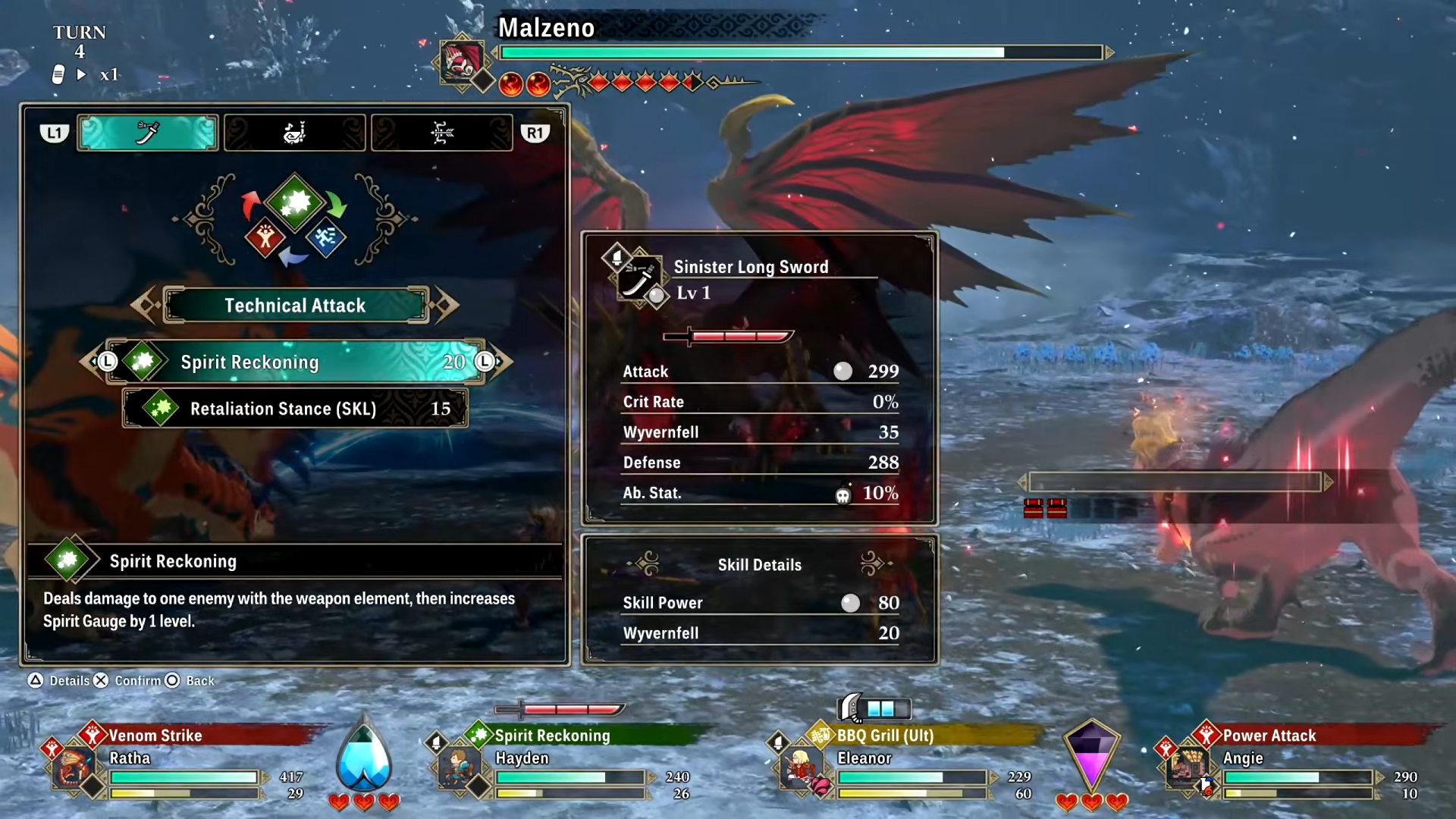Image resolution: width=1456 pixels, height=819 pixels.
Task: Click the purple kinship crystal gauge
Action: tap(1090, 756)
